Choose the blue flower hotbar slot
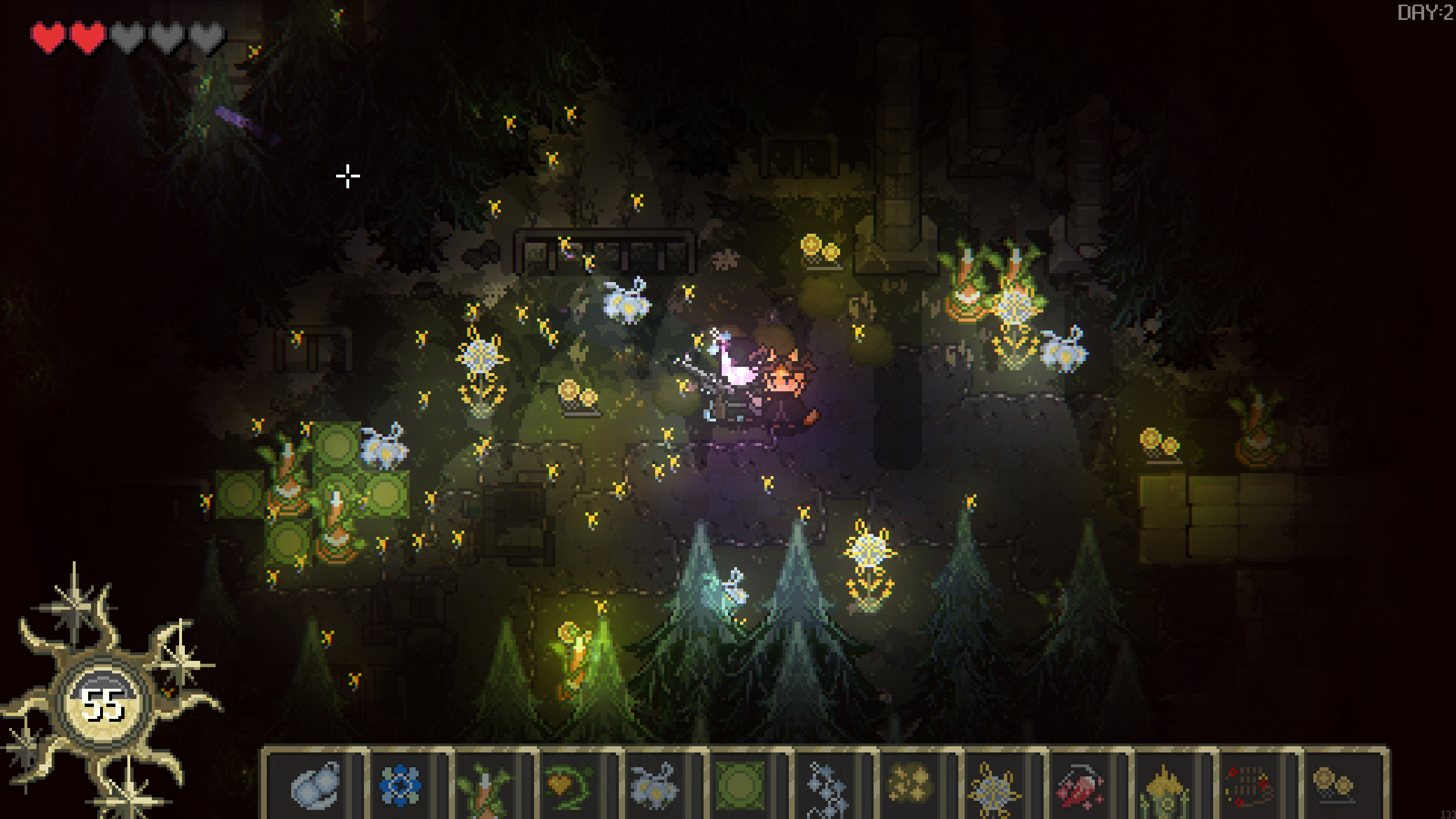The height and width of the screenshot is (819, 1456). [400, 785]
